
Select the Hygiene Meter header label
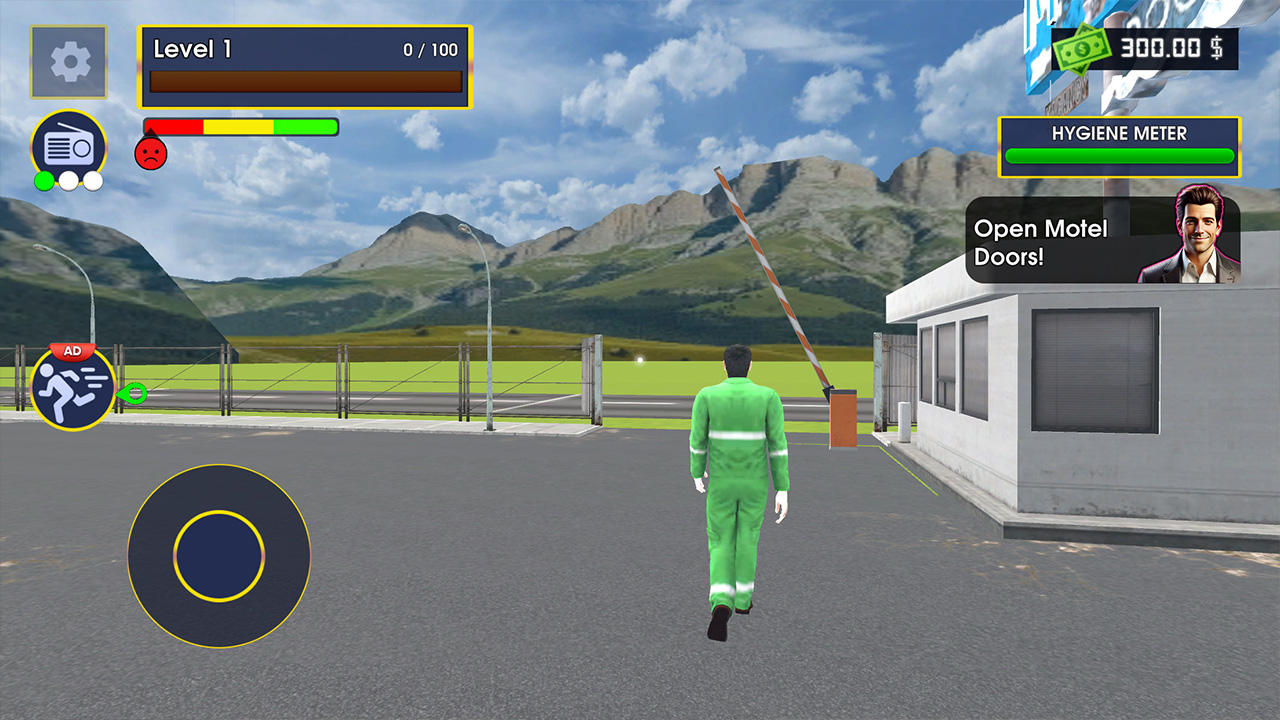coord(1118,131)
